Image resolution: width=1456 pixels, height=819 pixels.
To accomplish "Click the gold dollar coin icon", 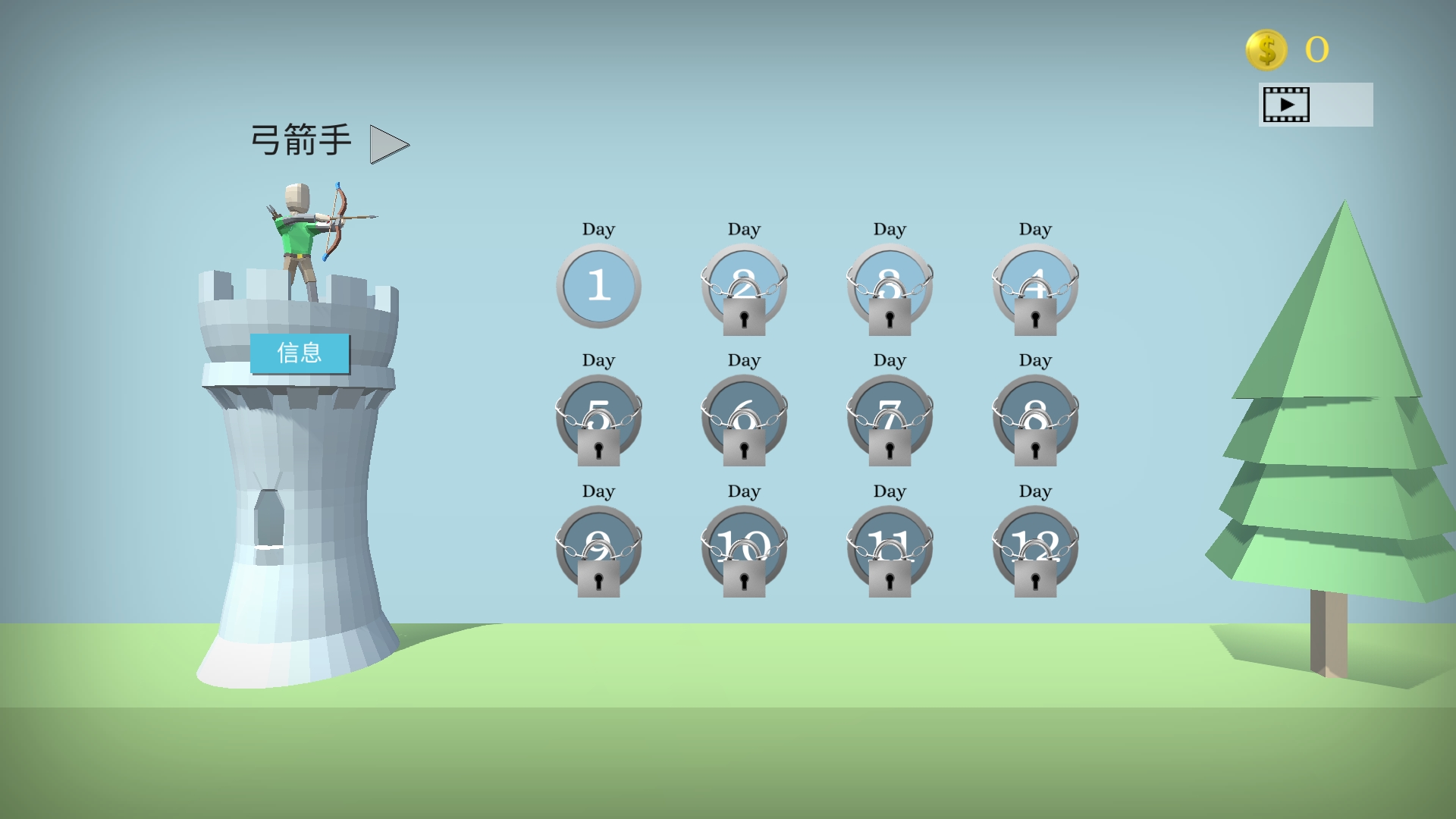I will [x=1265, y=50].
